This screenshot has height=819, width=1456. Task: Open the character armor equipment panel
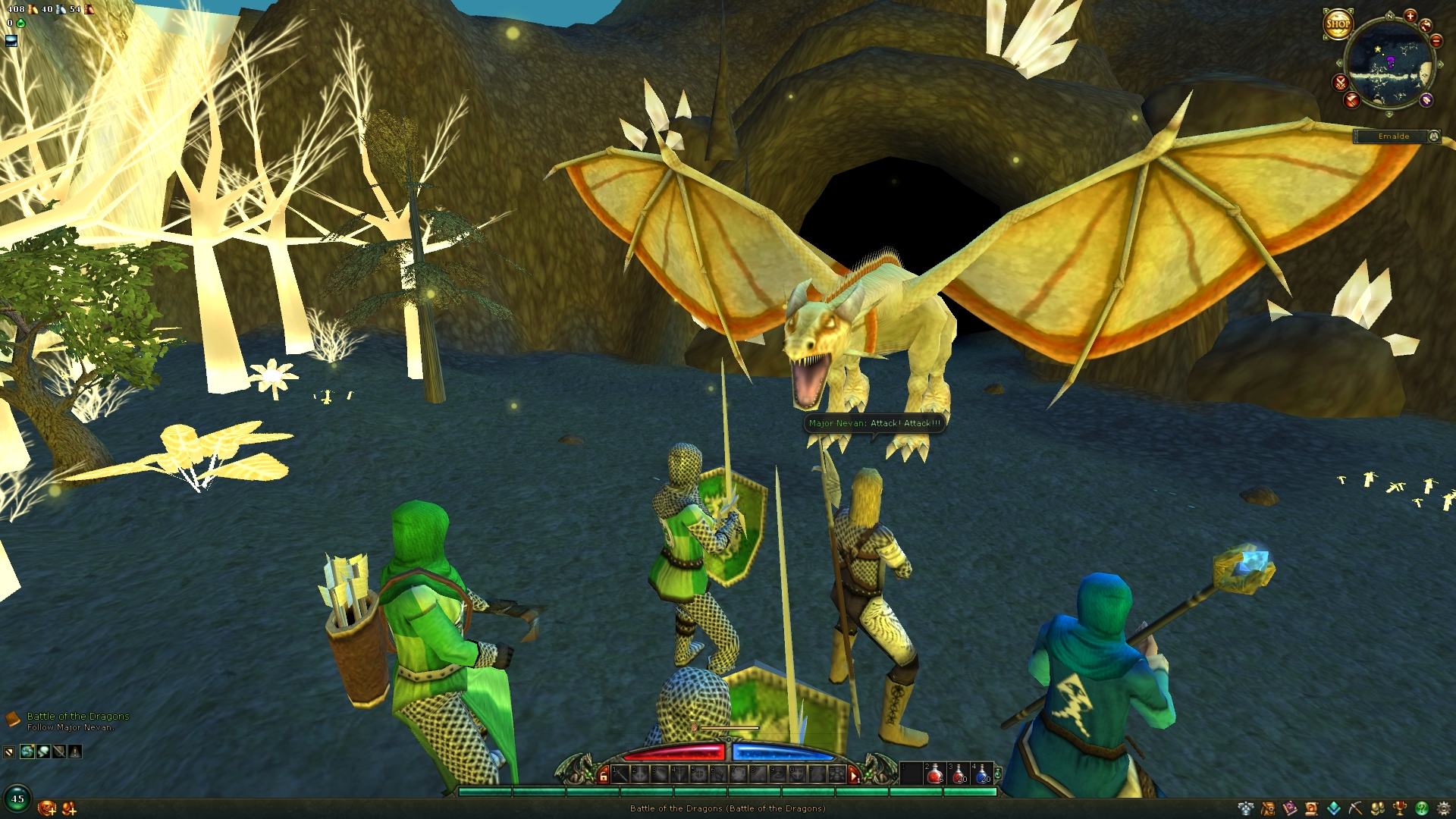click(1246, 808)
